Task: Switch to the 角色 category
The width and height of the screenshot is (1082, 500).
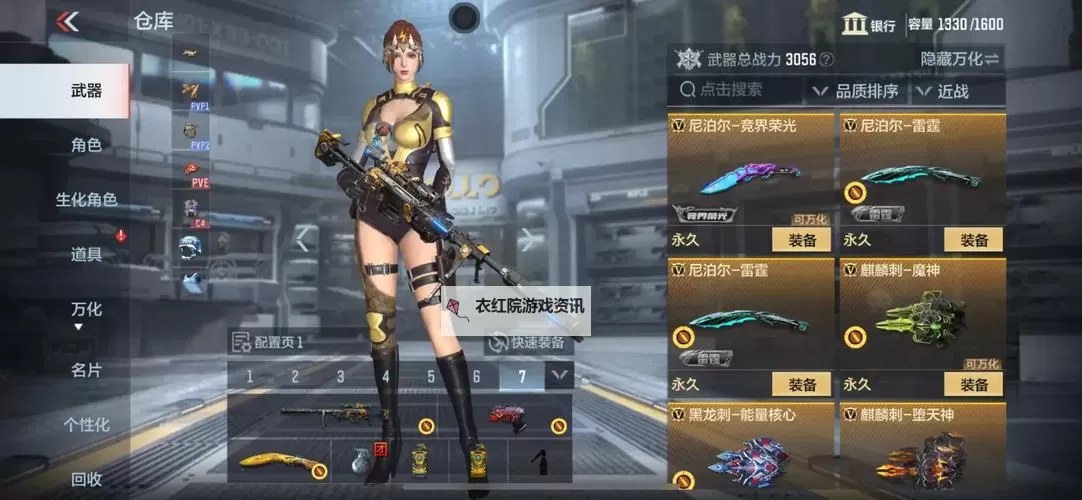Action: tap(86, 145)
